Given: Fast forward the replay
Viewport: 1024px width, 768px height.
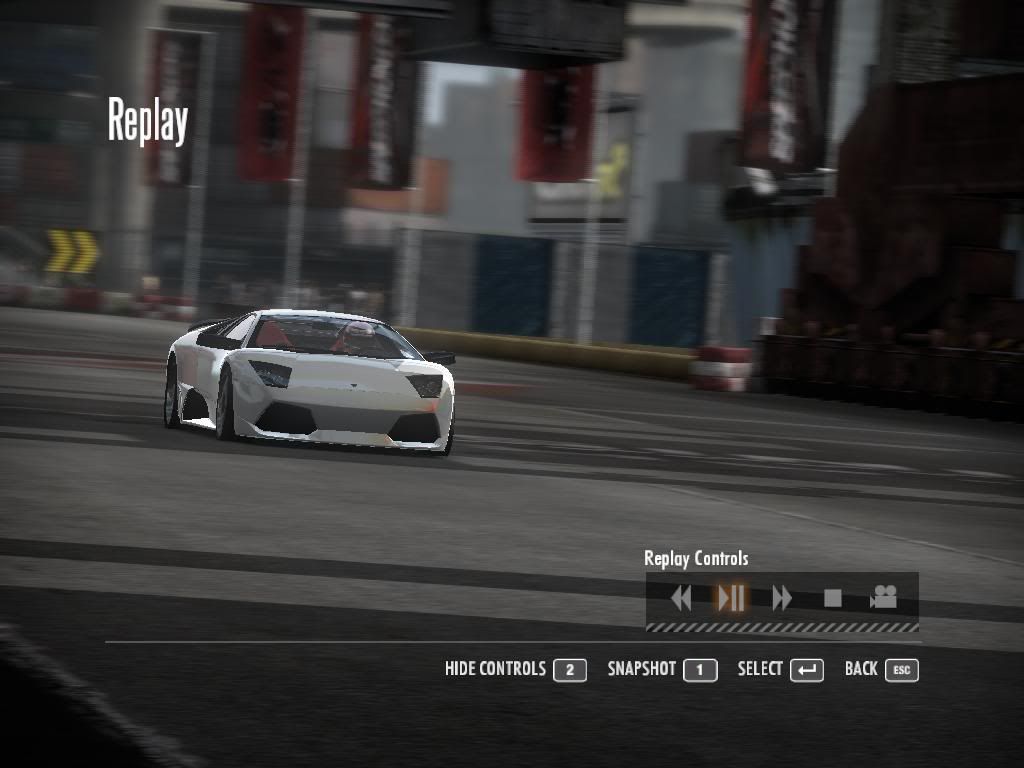Looking at the screenshot, I should [782, 598].
